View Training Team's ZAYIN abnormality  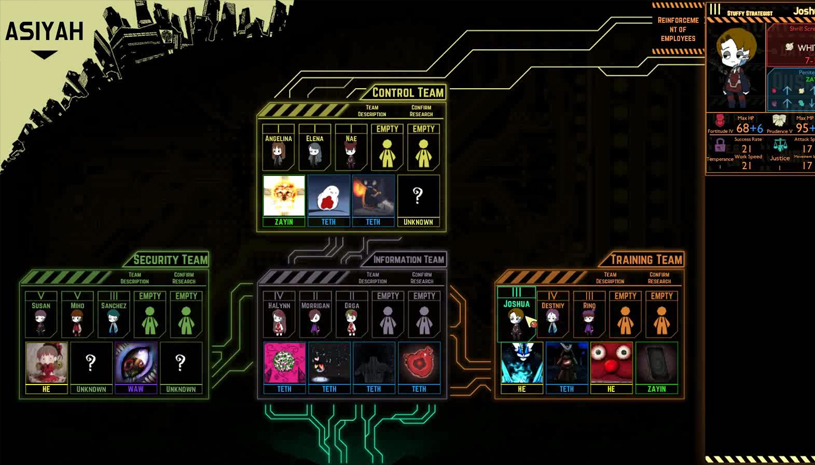[x=656, y=366]
